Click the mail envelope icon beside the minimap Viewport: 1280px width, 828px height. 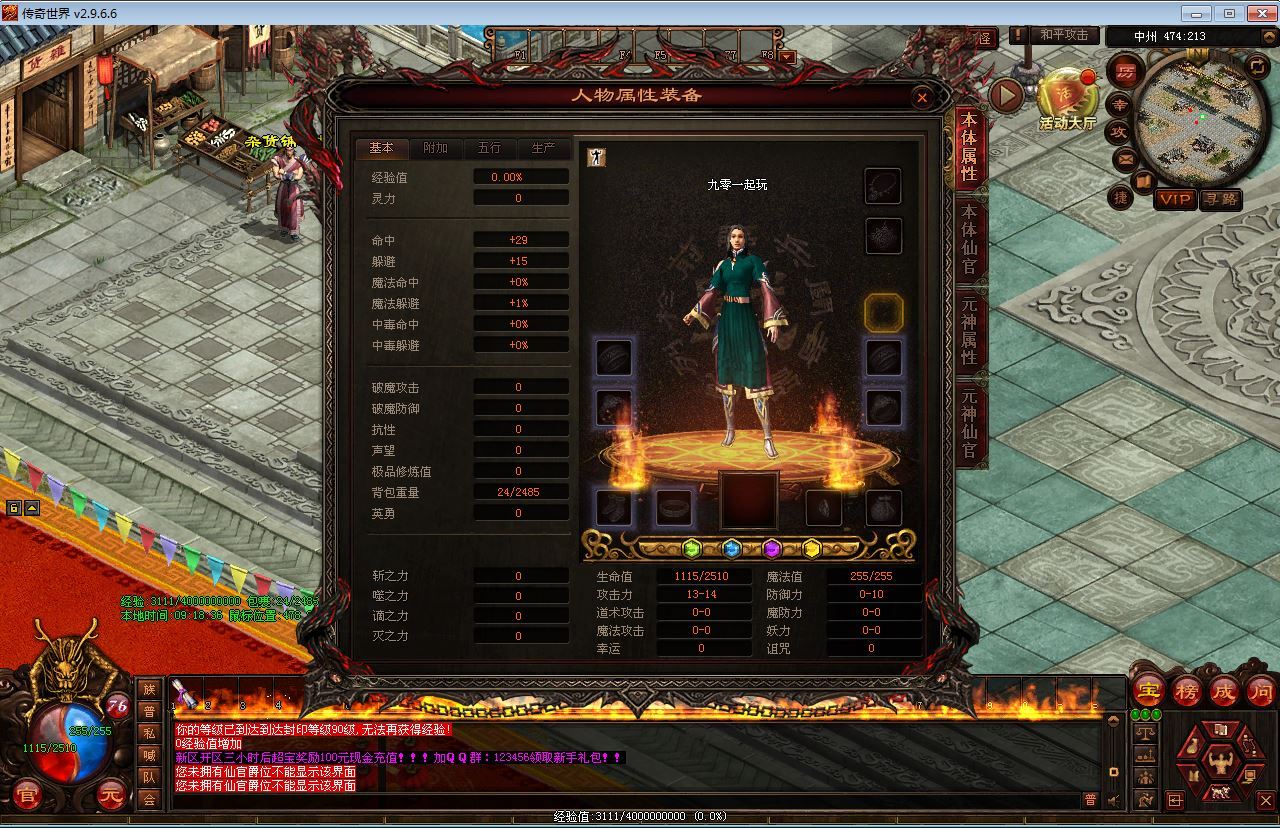click(1124, 158)
